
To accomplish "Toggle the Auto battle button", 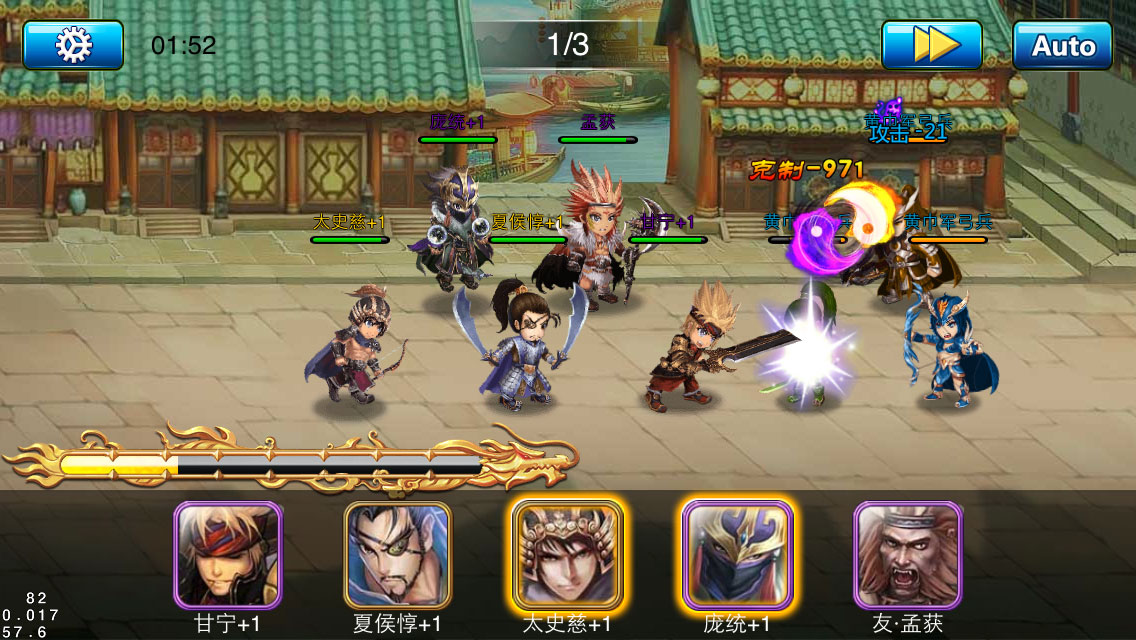I will (x=1062, y=45).
